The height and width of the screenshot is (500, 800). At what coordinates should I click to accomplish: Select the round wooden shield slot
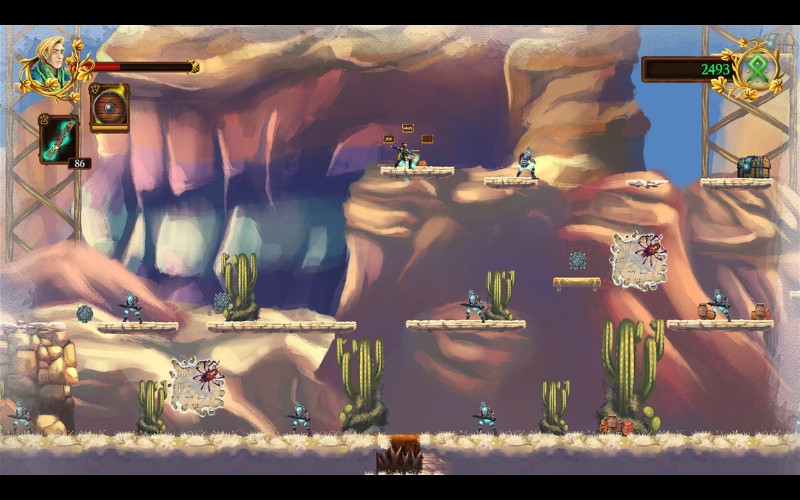(x=109, y=107)
